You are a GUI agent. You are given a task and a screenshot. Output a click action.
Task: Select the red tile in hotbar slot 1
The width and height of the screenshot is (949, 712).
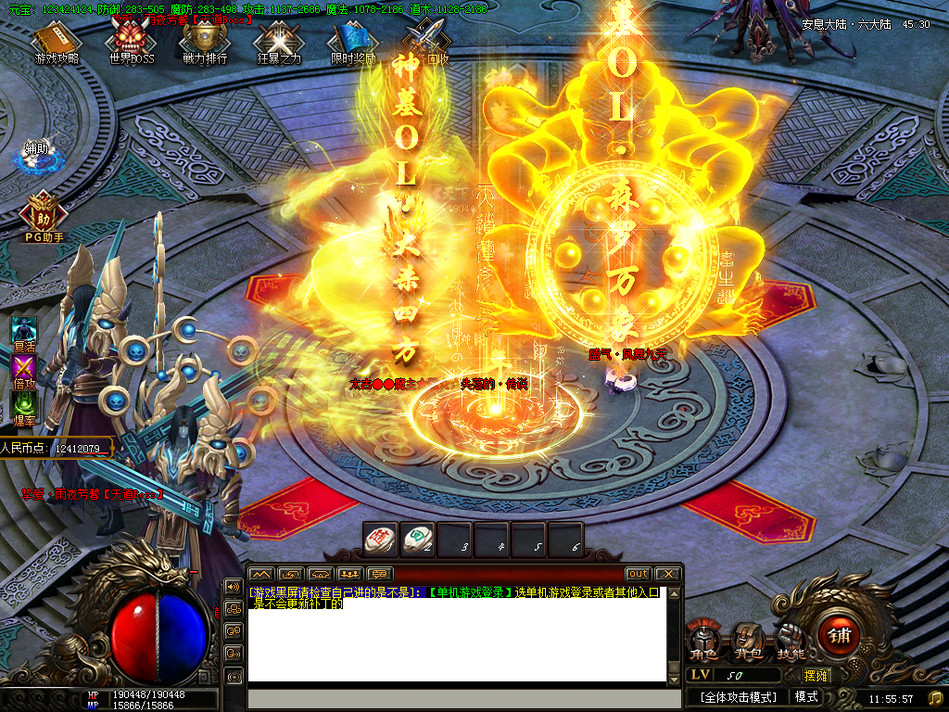click(x=380, y=538)
